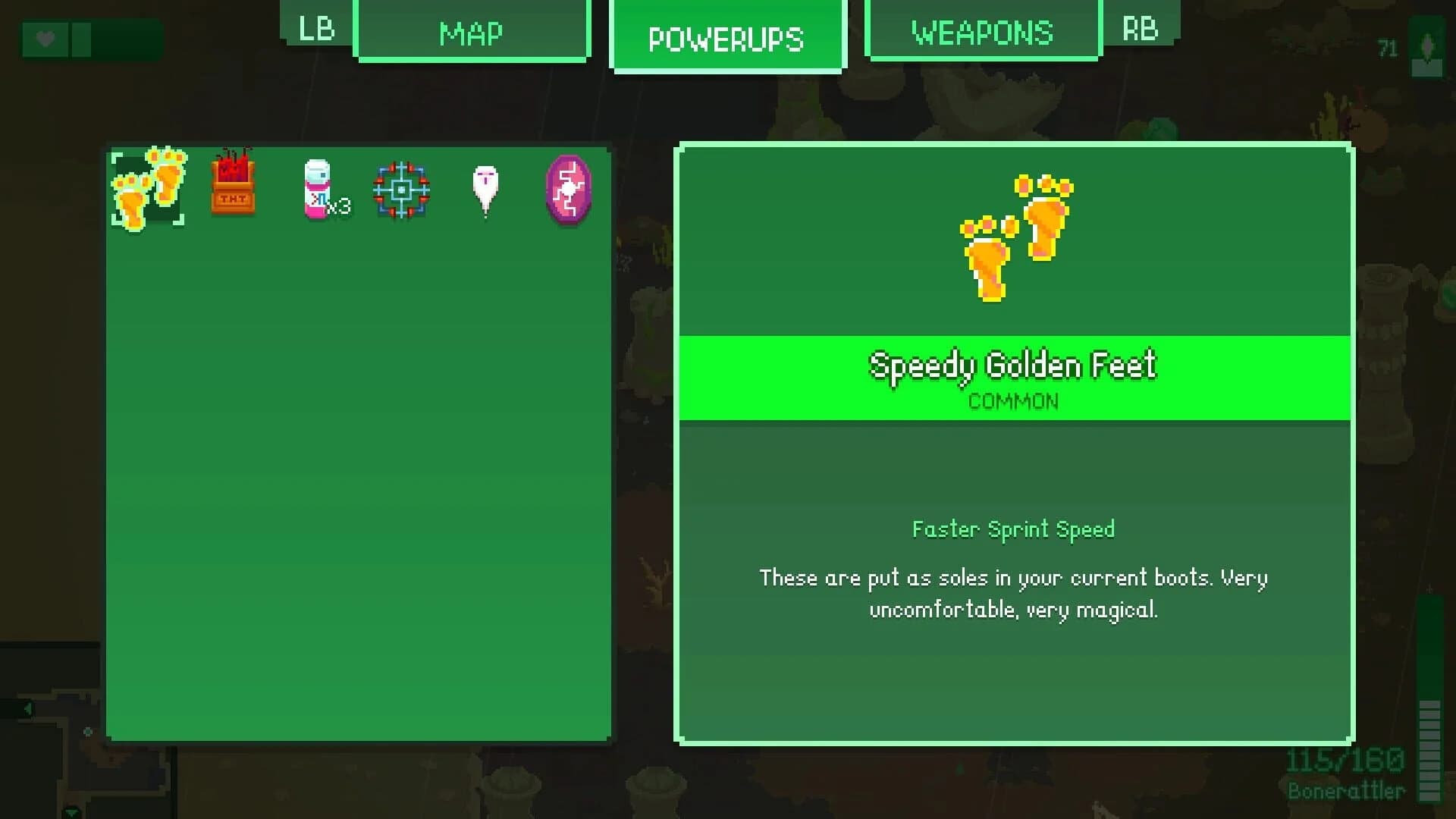Image resolution: width=1456 pixels, height=819 pixels.
Task: Click the Faster Sprint Speed text
Action: (1014, 529)
